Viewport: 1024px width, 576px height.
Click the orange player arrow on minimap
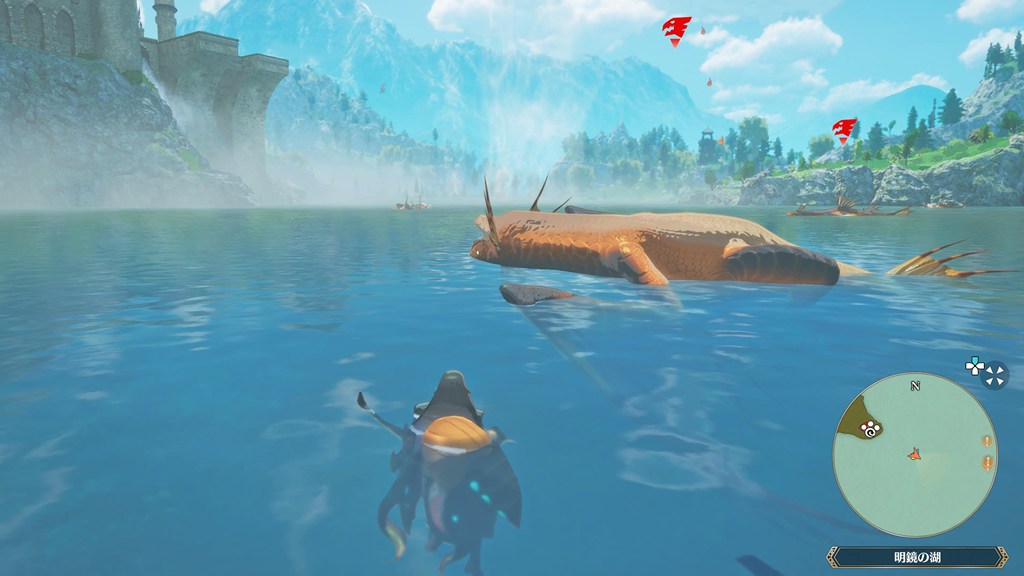click(x=914, y=455)
